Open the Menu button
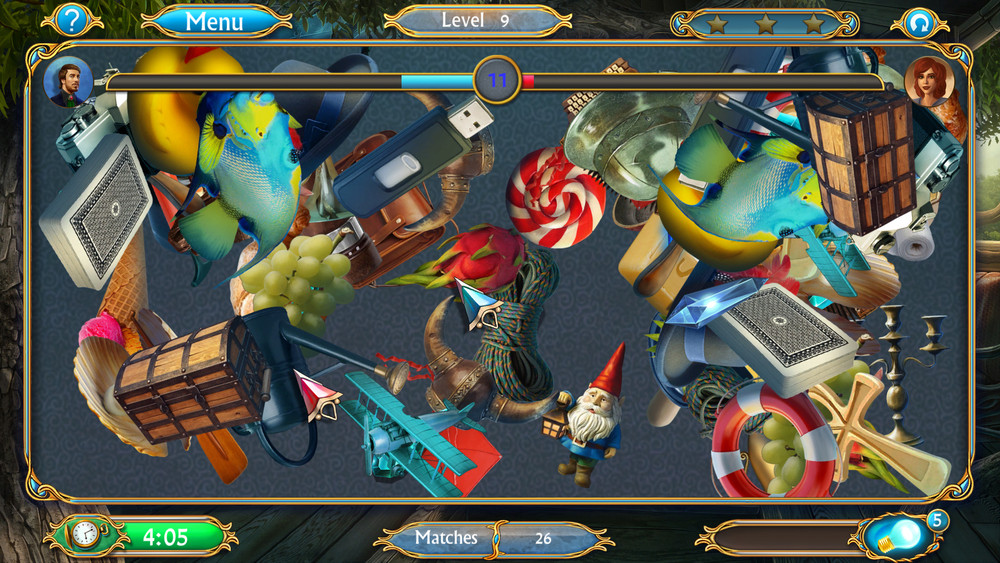 coord(215,21)
